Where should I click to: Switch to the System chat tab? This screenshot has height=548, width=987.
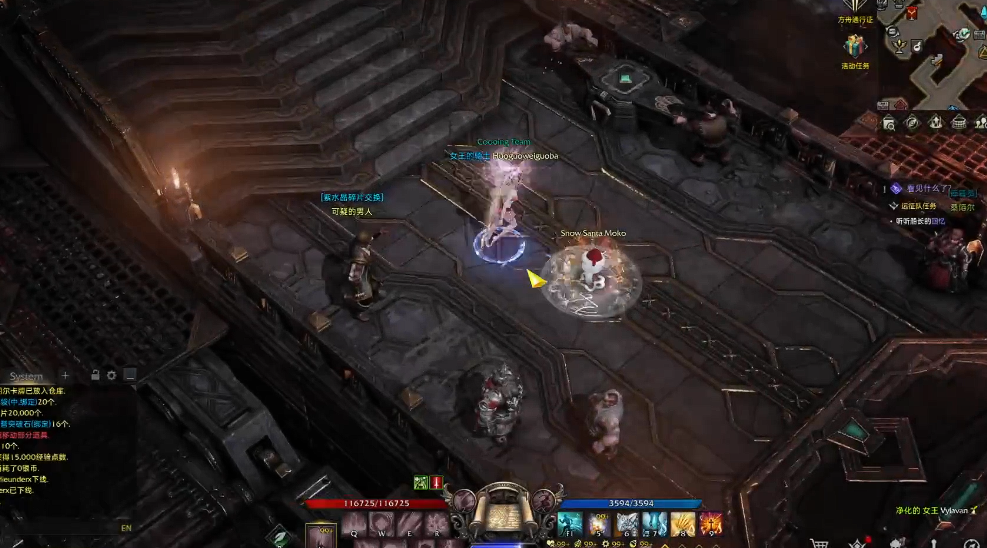(27, 376)
